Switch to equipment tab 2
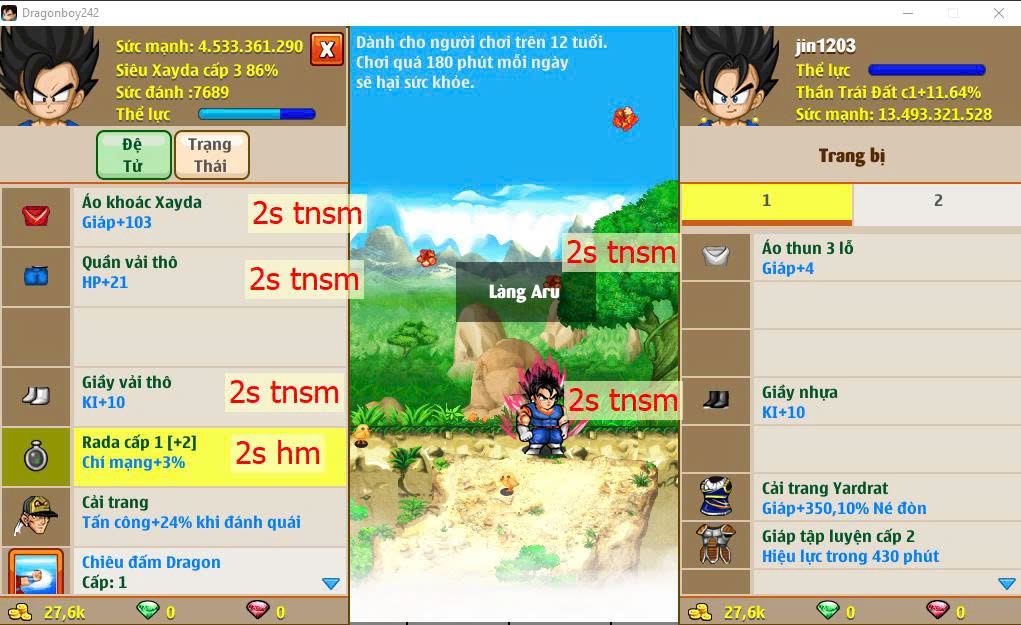1021x625 pixels. coord(937,201)
